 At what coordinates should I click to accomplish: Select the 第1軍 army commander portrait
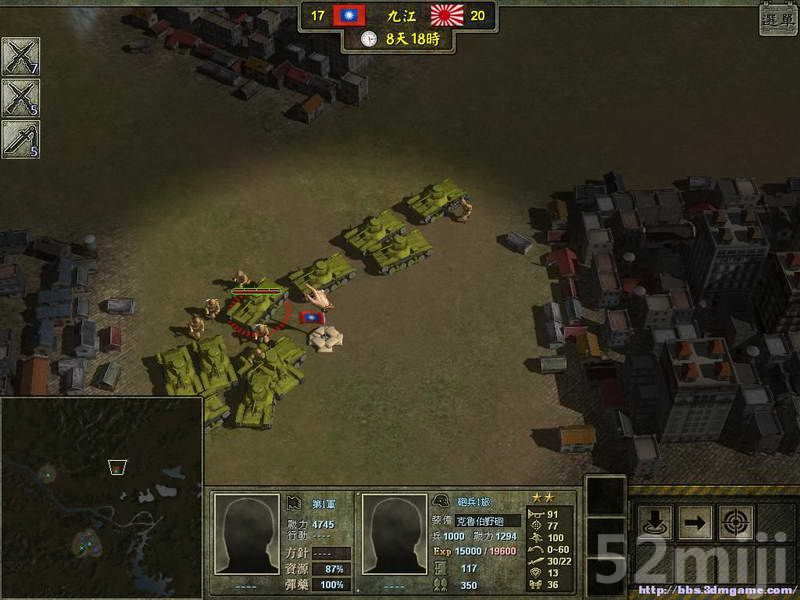coord(247,533)
